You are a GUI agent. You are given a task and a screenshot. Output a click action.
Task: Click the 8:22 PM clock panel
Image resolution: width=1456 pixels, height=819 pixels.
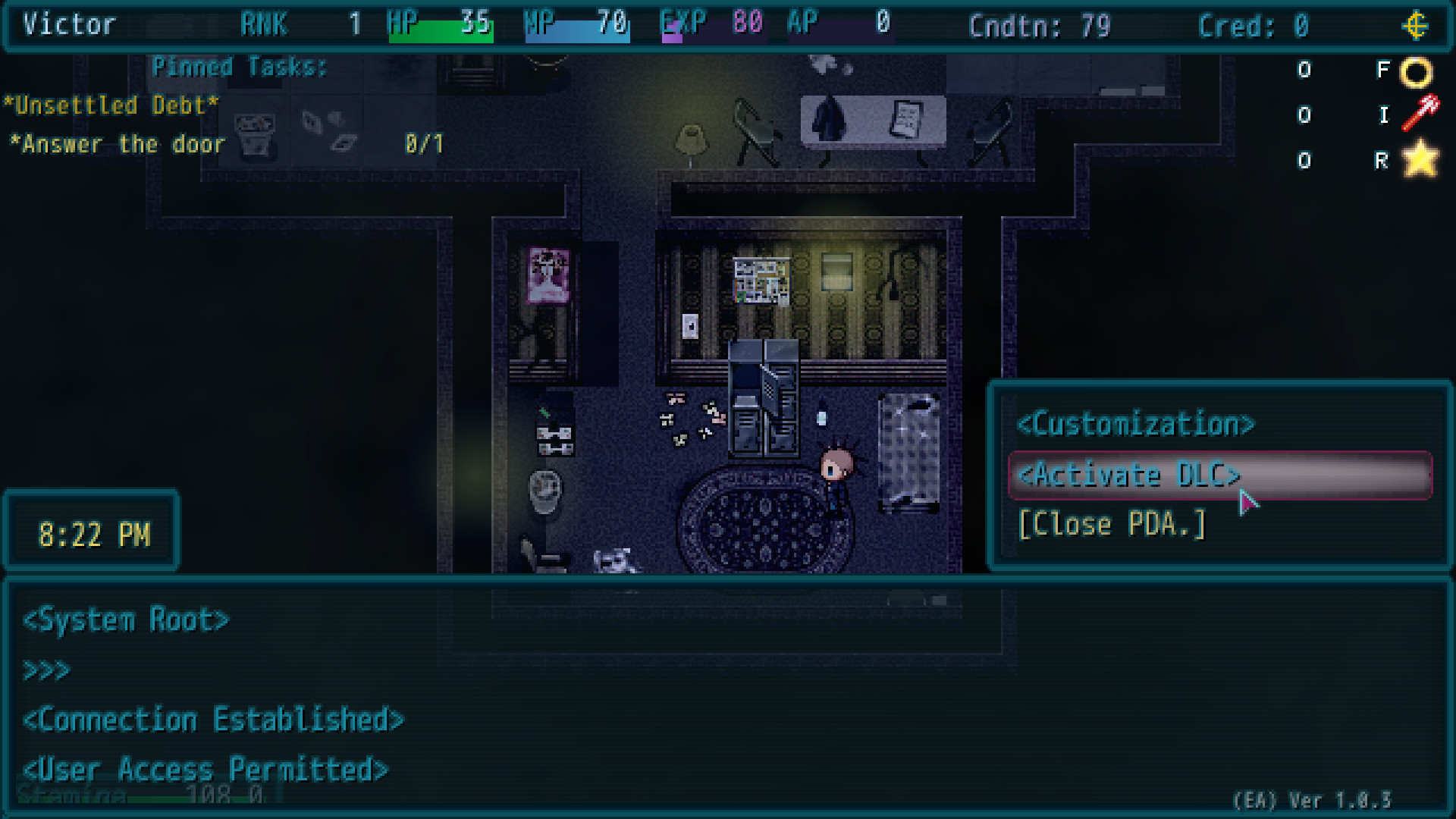[x=91, y=533]
